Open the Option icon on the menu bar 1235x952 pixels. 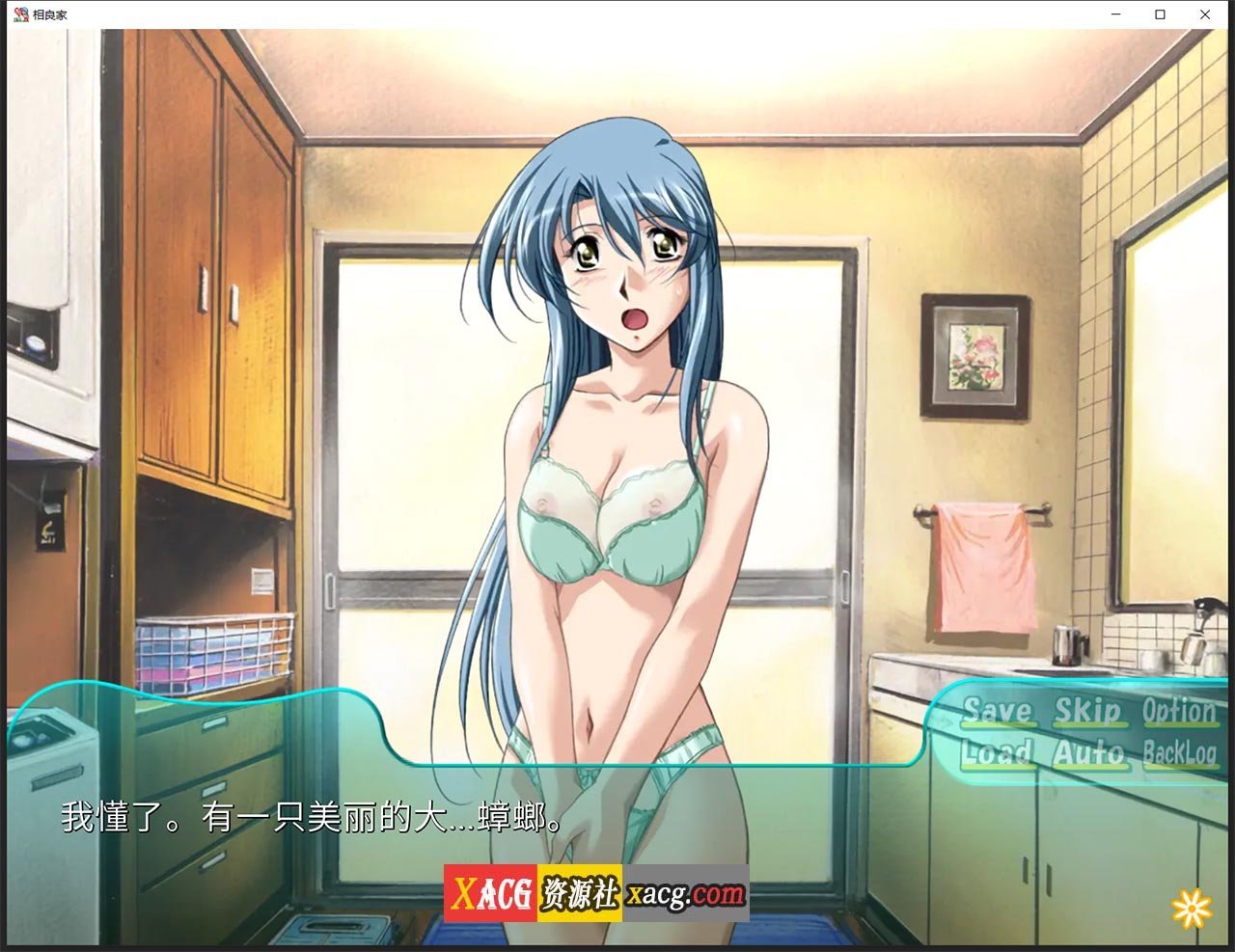pyautogui.click(x=1178, y=711)
